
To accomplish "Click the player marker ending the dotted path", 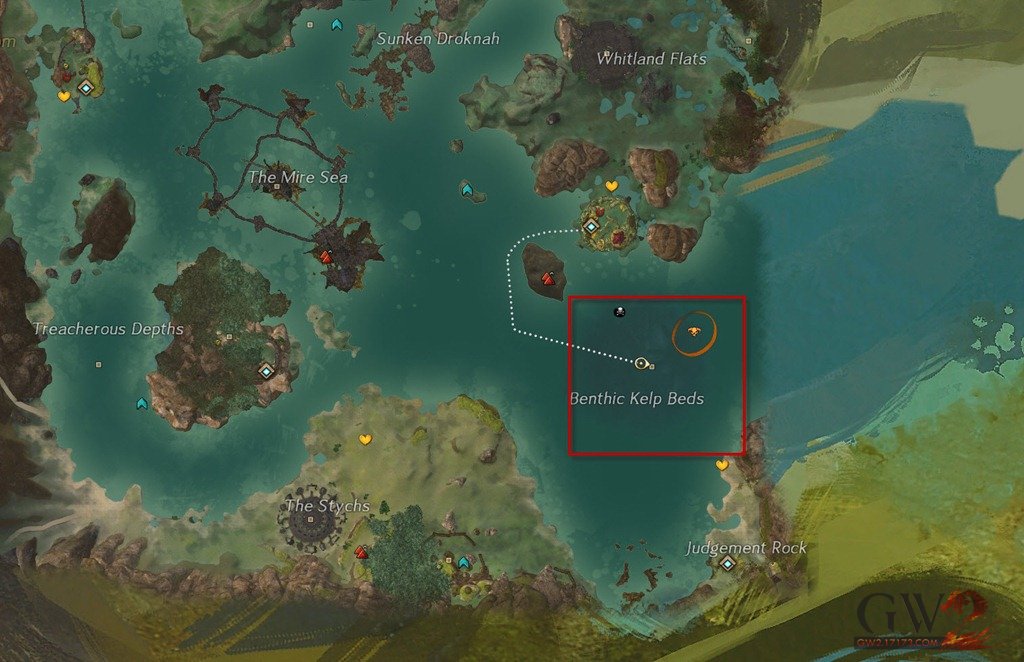I will [x=641, y=363].
